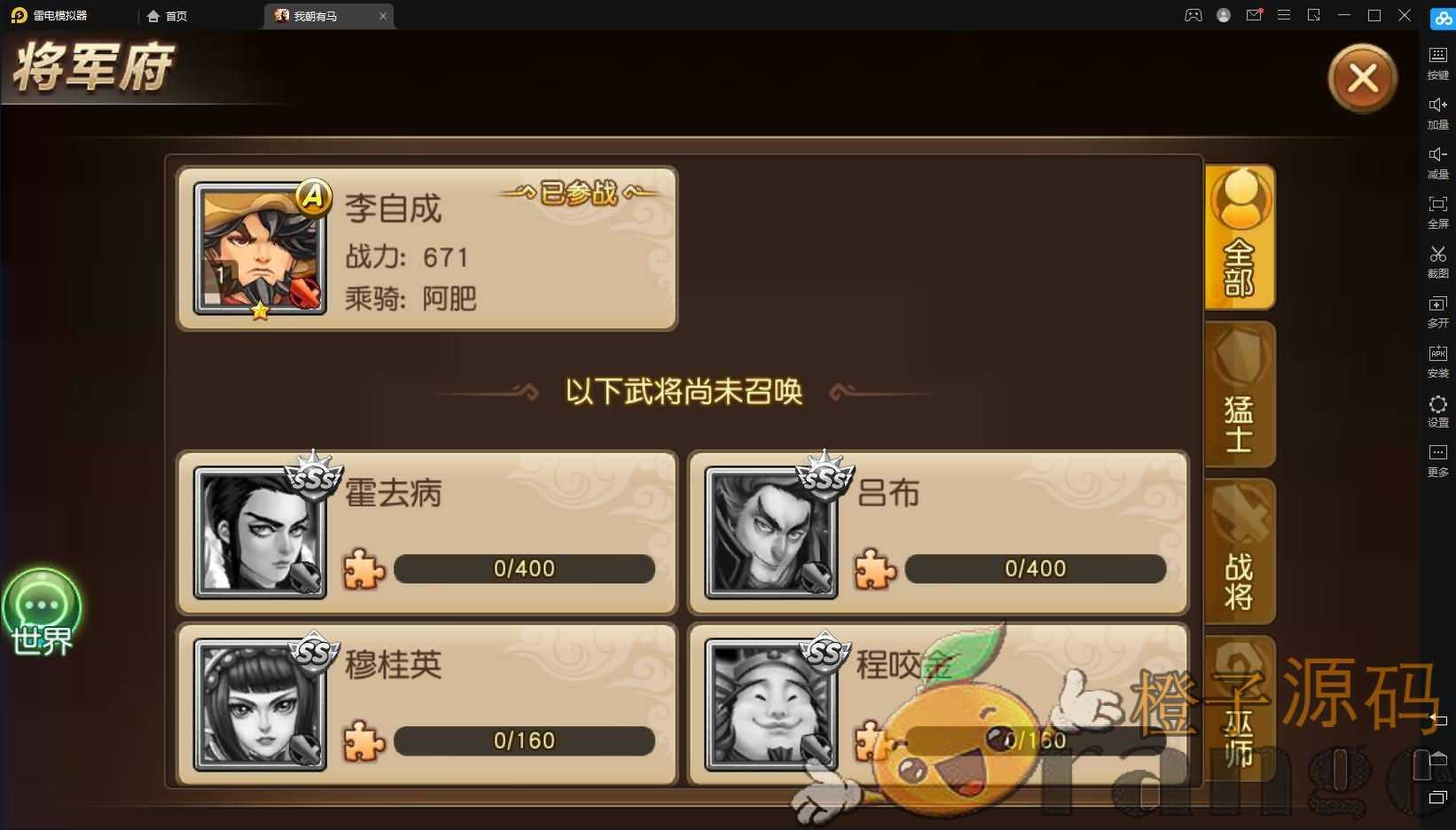Close the 将军府 panel with X button

(1363, 78)
